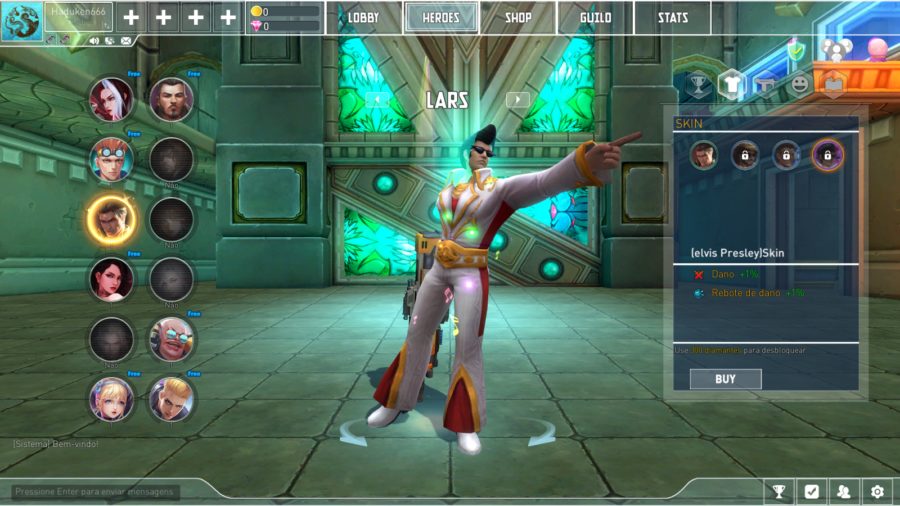This screenshot has height=506, width=900.
Task: Choose the default unlocked Lars skin
Action: coord(704,155)
